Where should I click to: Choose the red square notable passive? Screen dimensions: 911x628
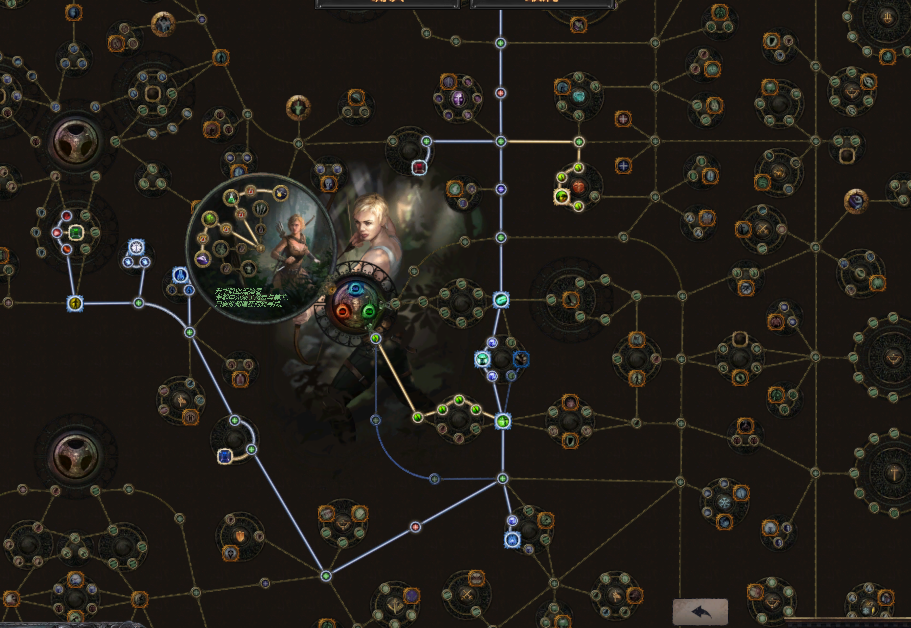(419, 167)
